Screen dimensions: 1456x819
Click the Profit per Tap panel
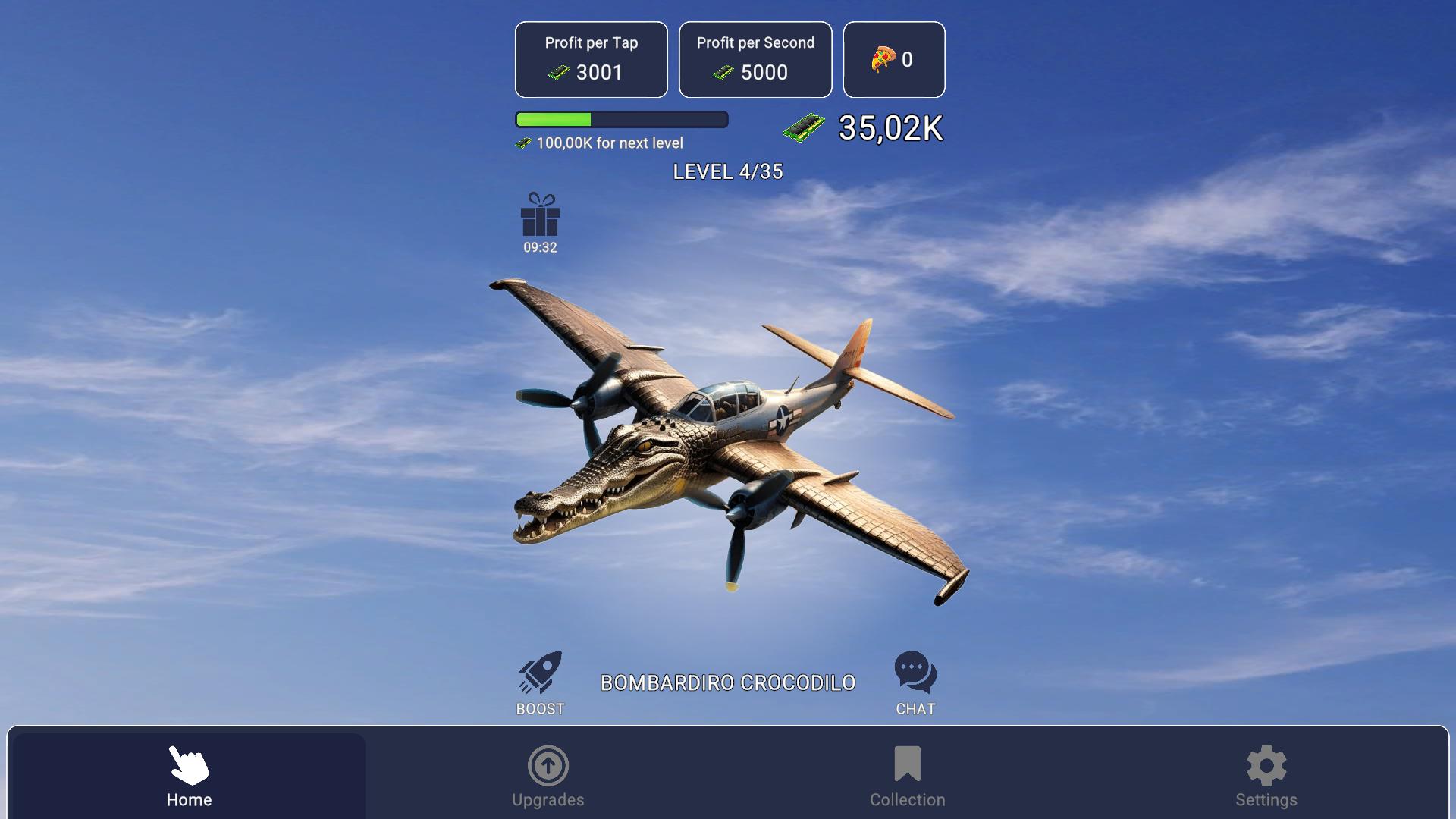pyautogui.click(x=591, y=59)
